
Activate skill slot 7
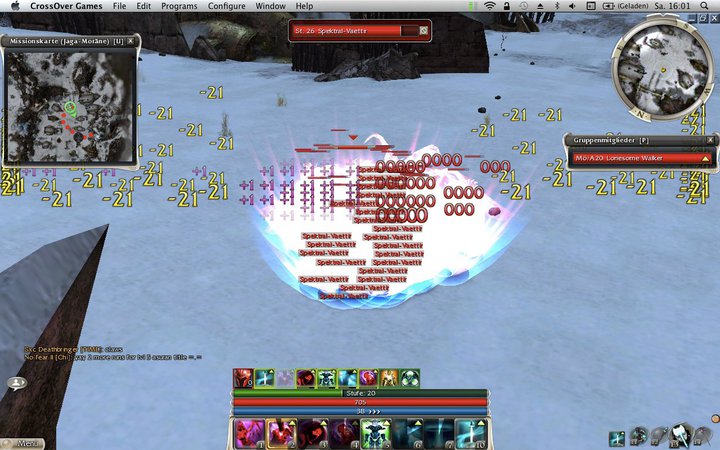coord(439,432)
